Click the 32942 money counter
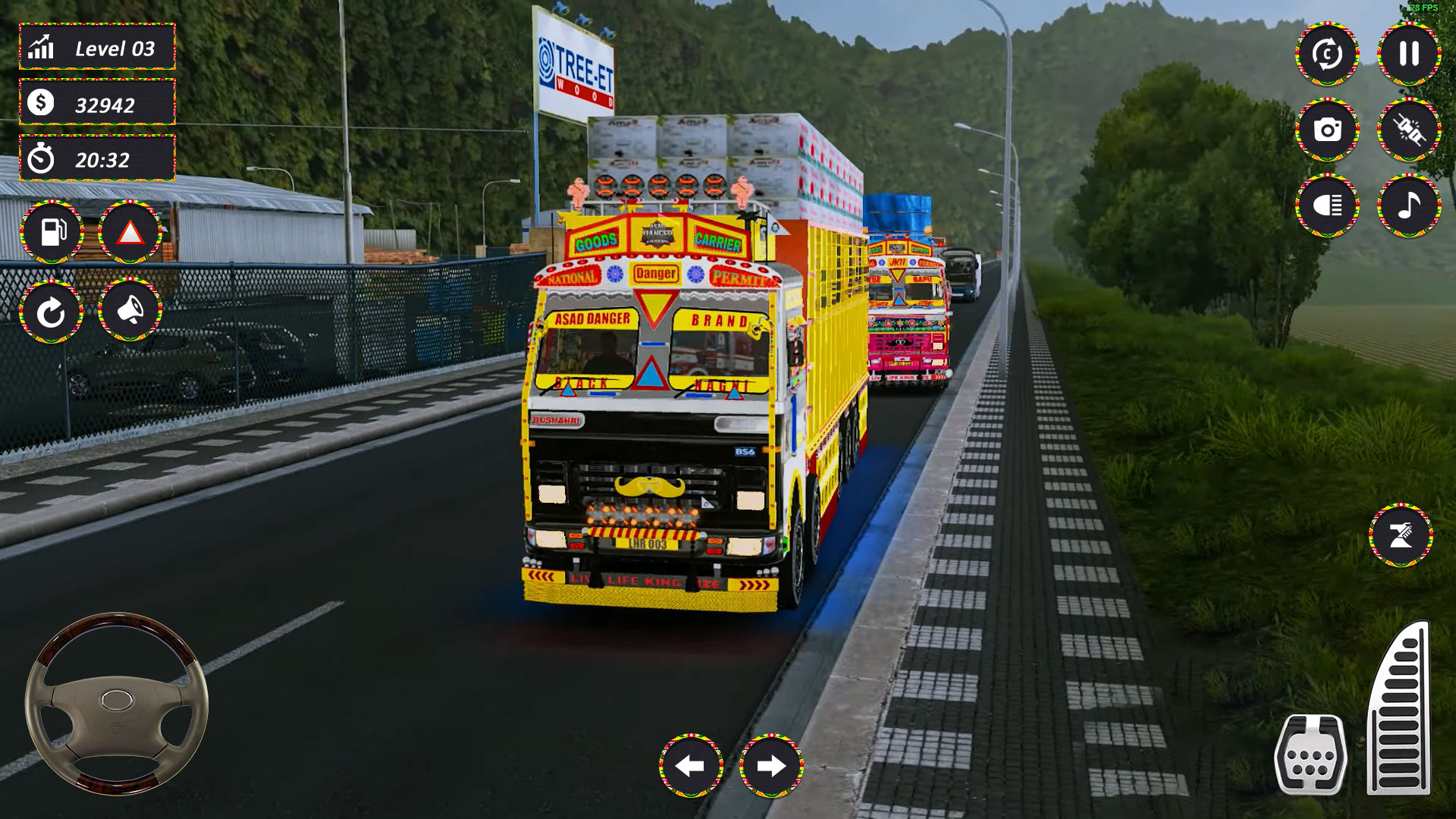Image resolution: width=1456 pixels, height=819 pixels. pyautogui.click(x=96, y=105)
